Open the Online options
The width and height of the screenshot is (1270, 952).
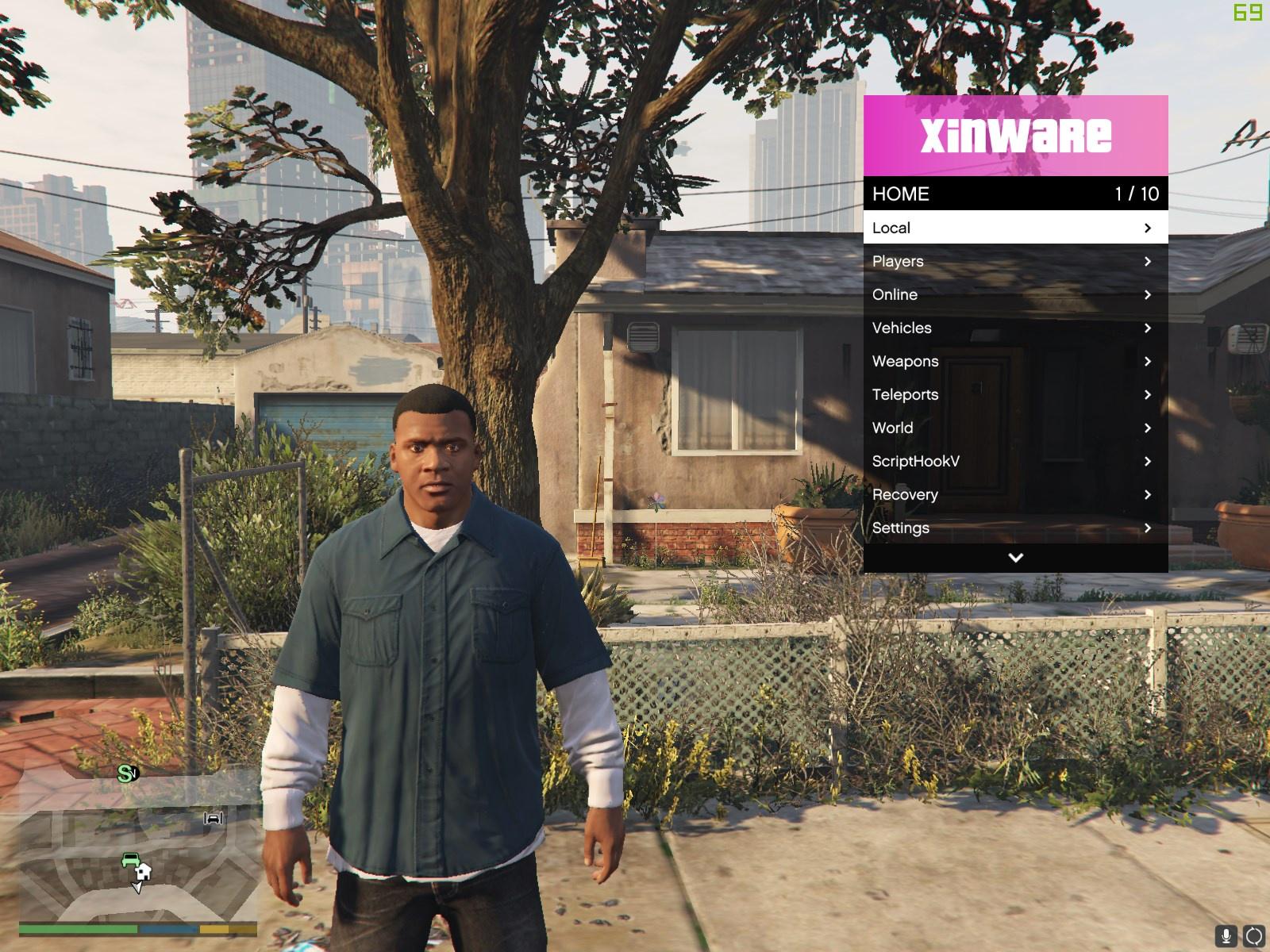pyautogui.click(x=1014, y=294)
